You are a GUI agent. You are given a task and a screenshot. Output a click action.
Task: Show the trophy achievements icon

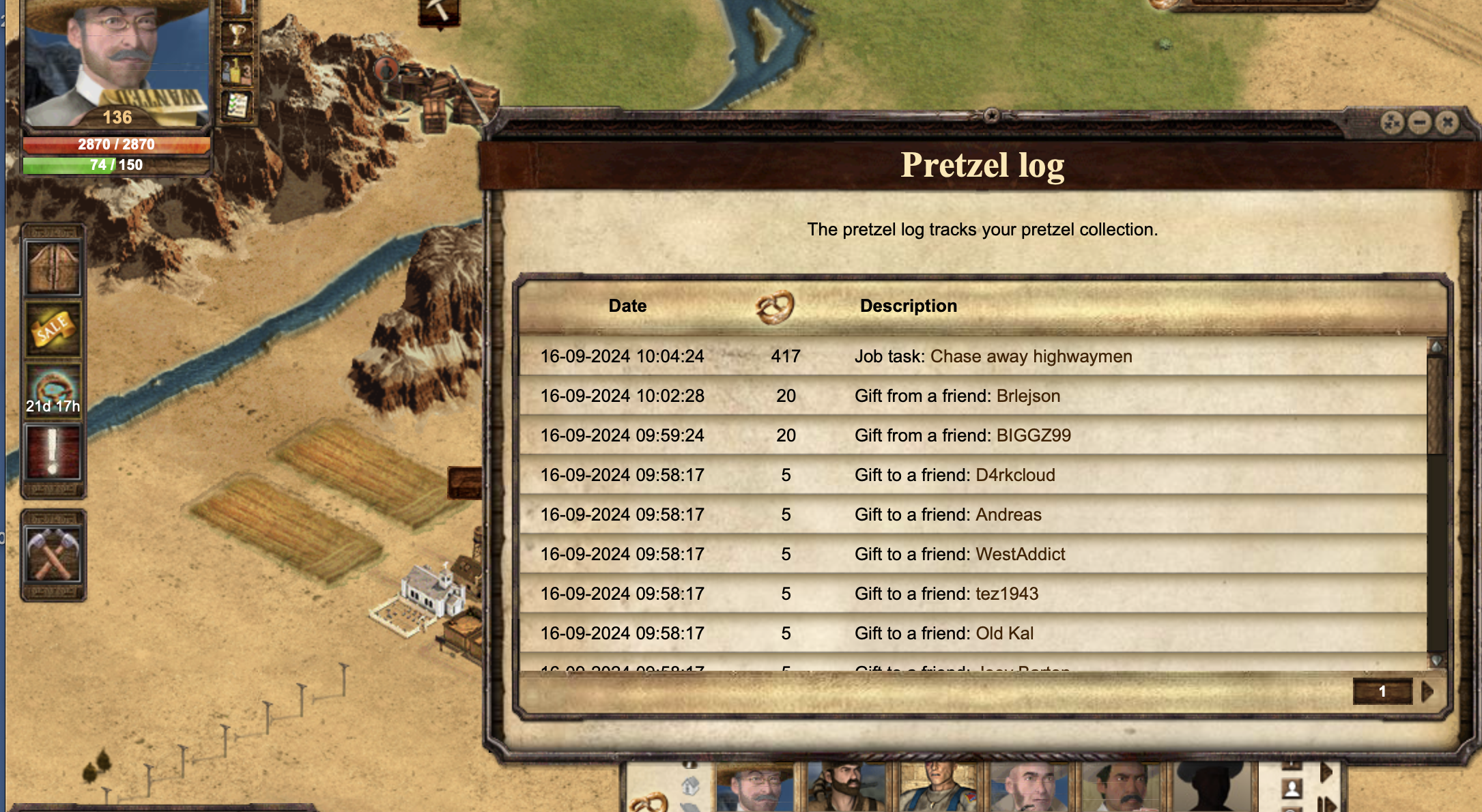[238, 33]
